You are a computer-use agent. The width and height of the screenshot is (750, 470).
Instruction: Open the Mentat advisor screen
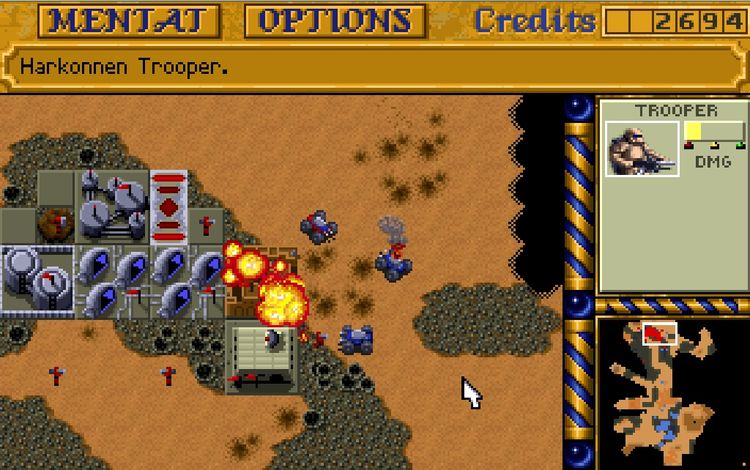coord(135,21)
